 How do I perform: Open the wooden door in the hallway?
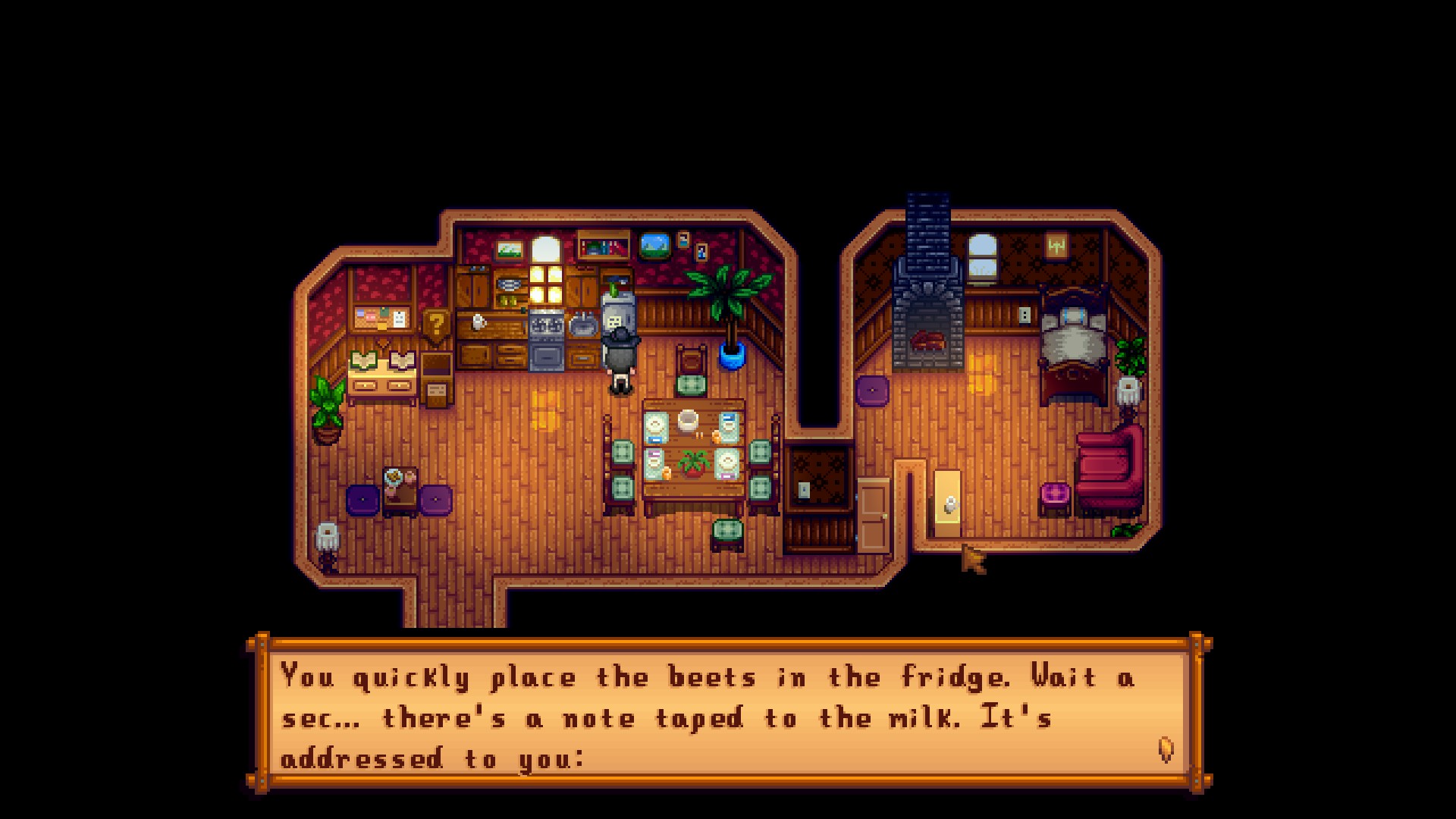click(x=874, y=516)
